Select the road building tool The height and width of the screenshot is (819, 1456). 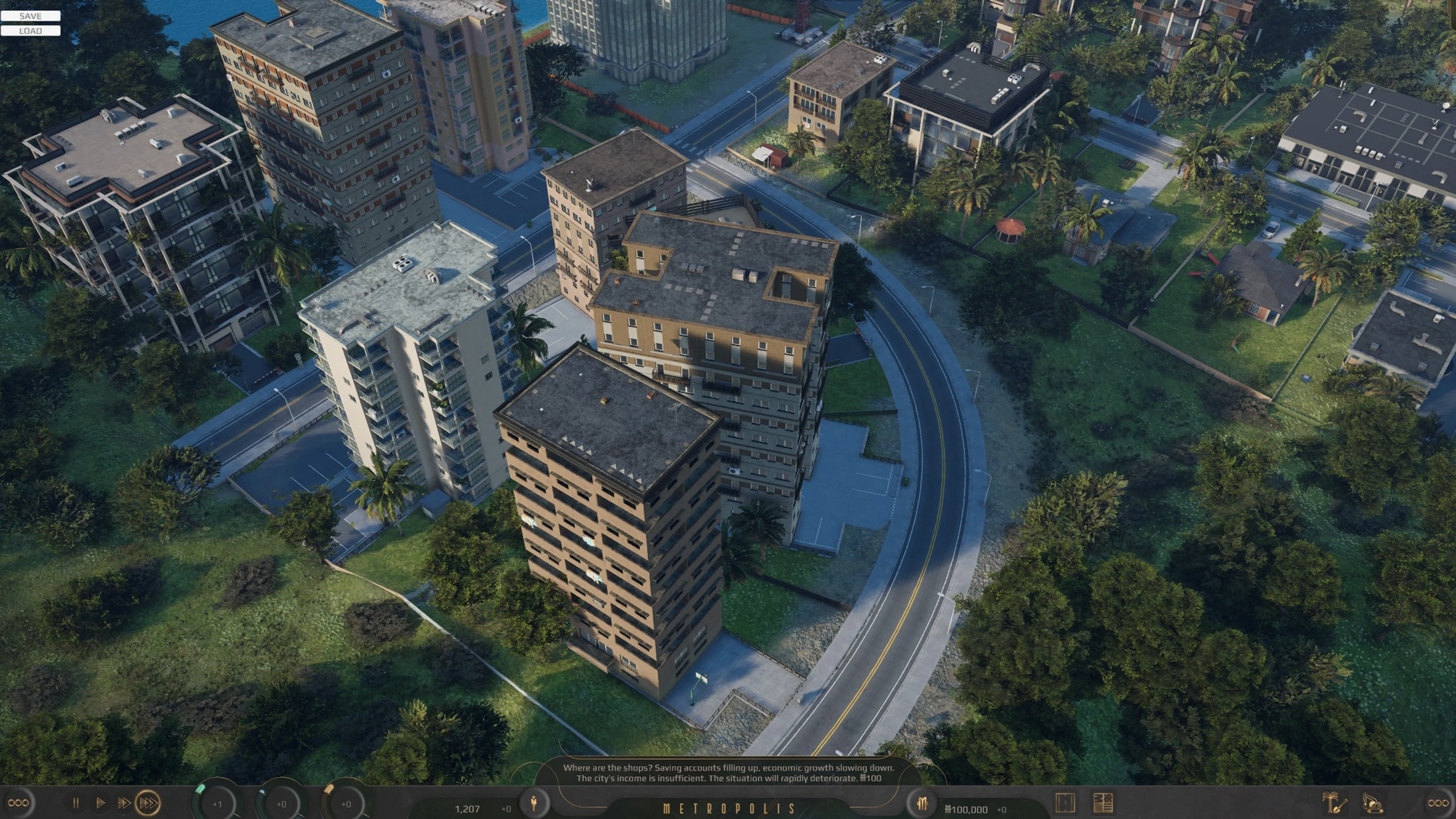[1065, 803]
